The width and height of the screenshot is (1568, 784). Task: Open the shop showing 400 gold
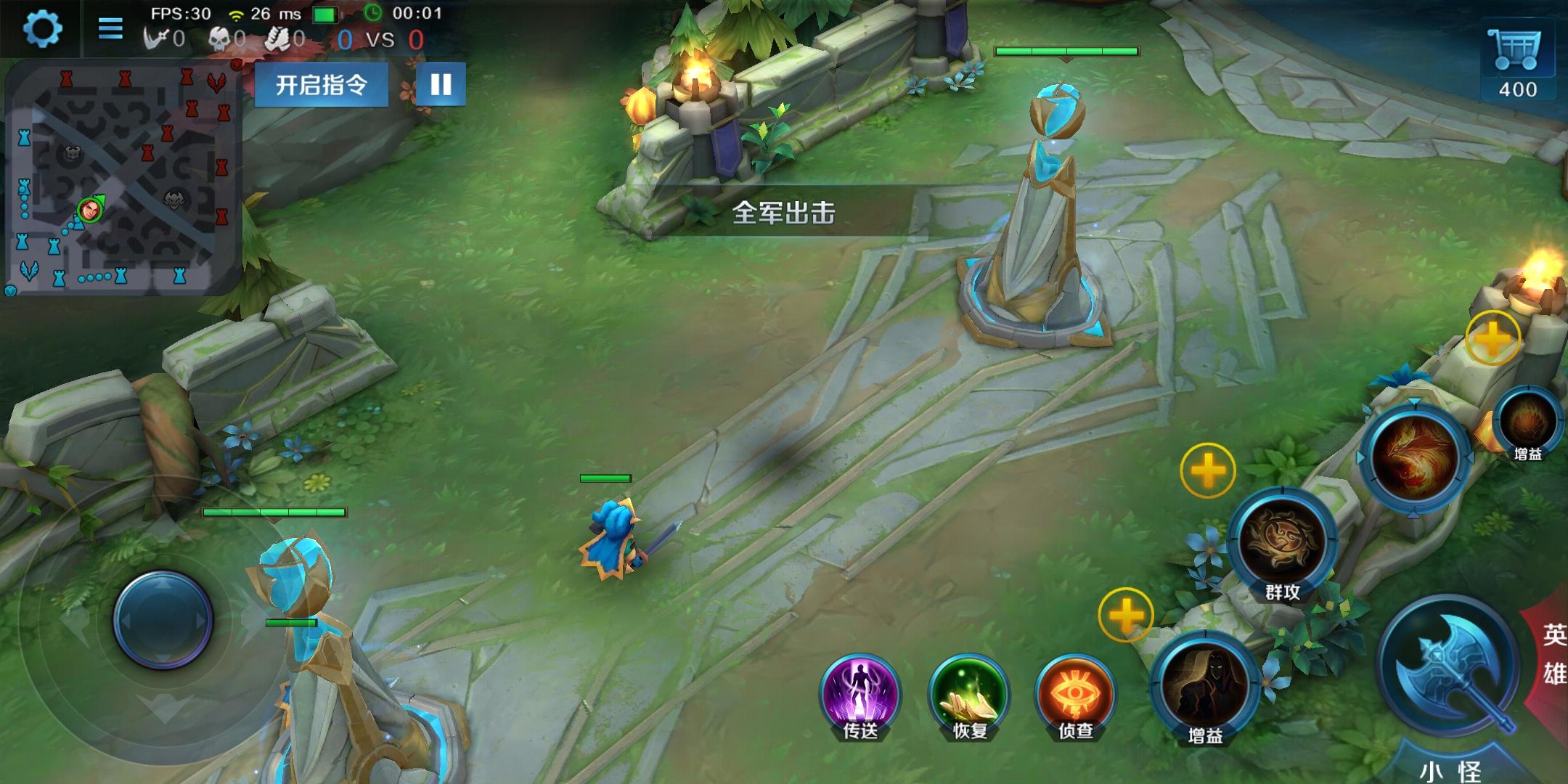click(x=1517, y=51)
